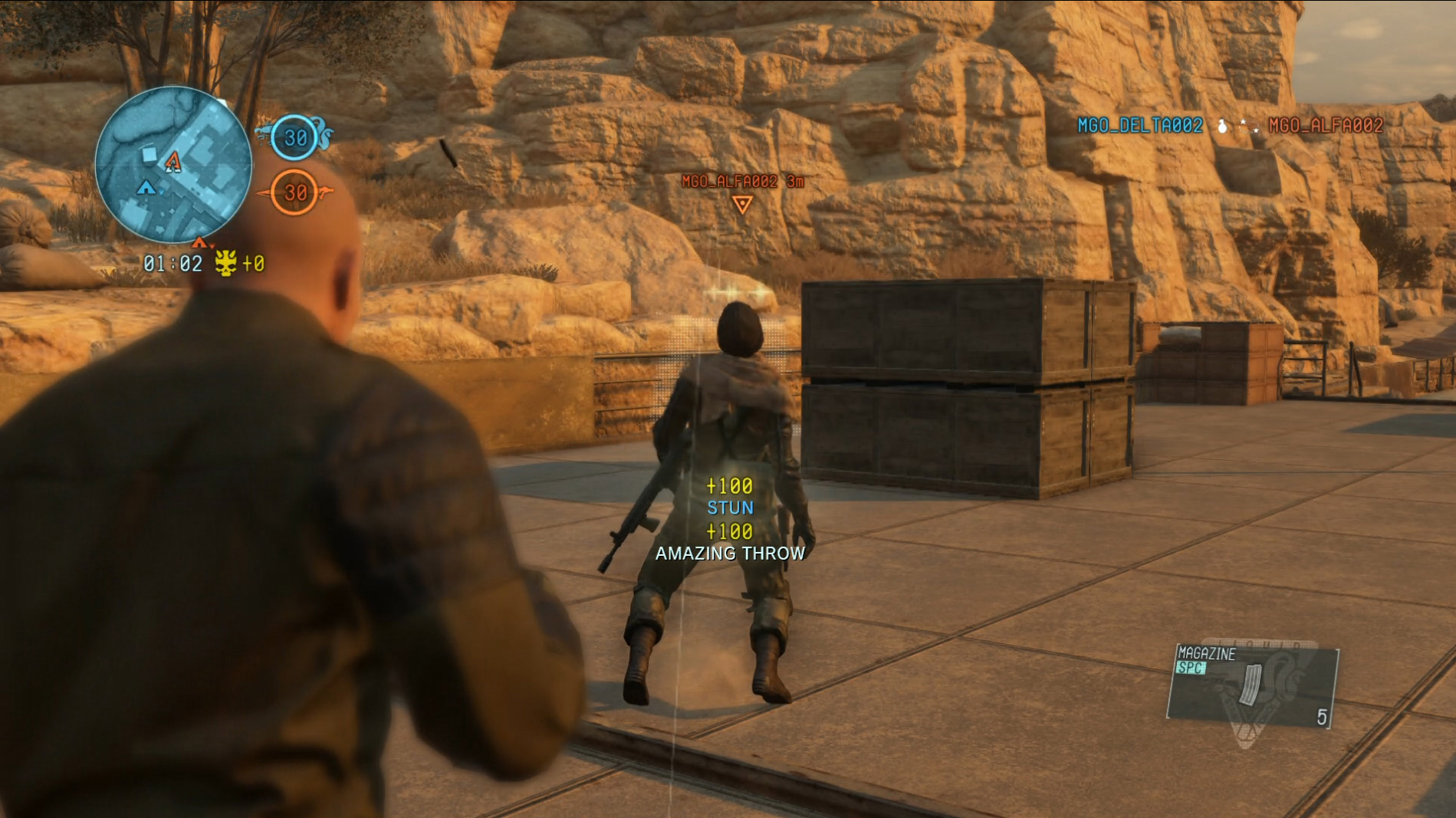Image resolution: width=1456 pixels, height=818 pixels.
Task: Click the orange team ticket counter
Action: click(295, 192)
